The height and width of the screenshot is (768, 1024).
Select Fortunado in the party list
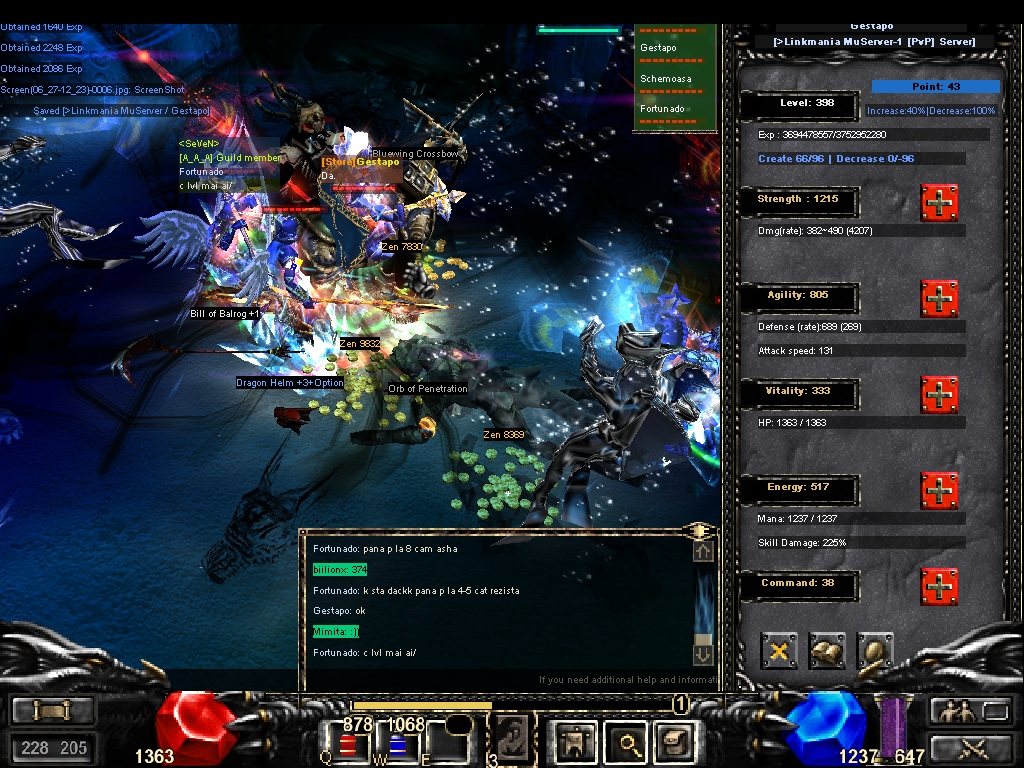coord(663,109)
